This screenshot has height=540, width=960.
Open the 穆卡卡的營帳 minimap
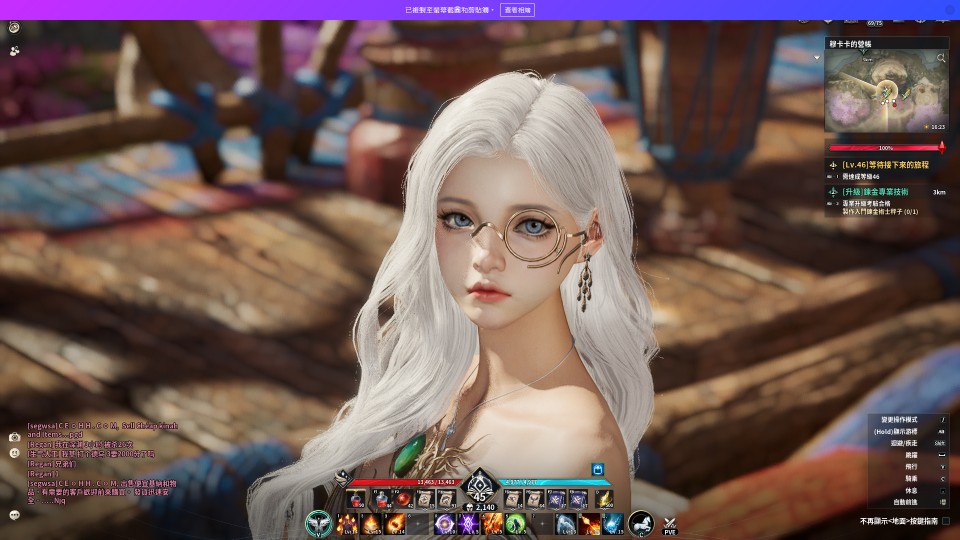pos(884,91)
